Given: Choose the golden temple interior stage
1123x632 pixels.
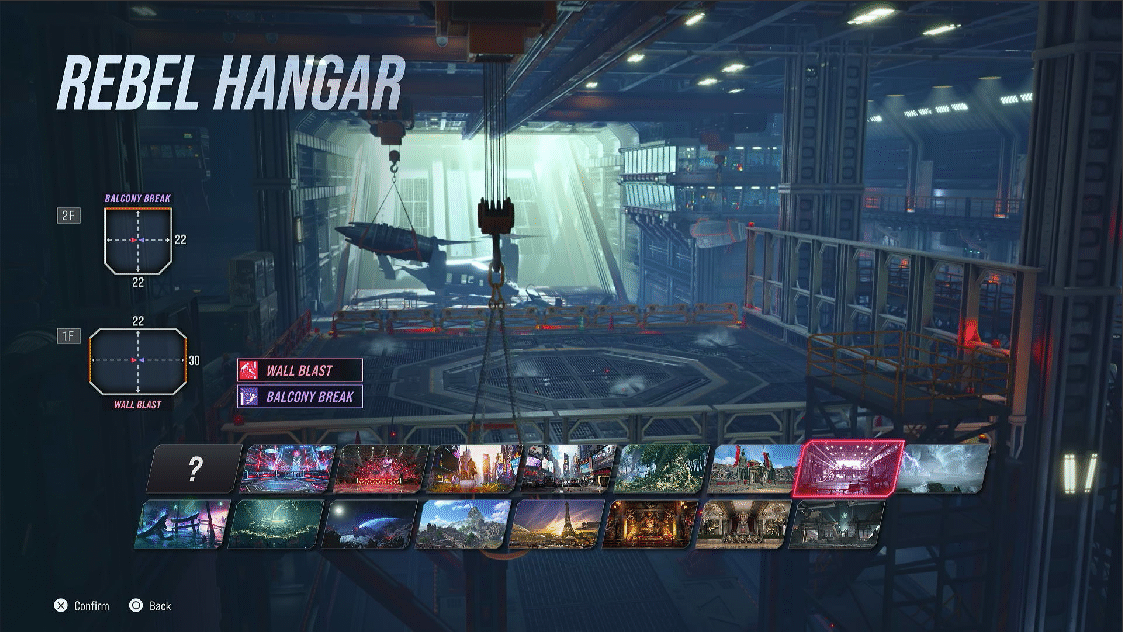Looking at the screenshot, I should click(x=651, y=525).
